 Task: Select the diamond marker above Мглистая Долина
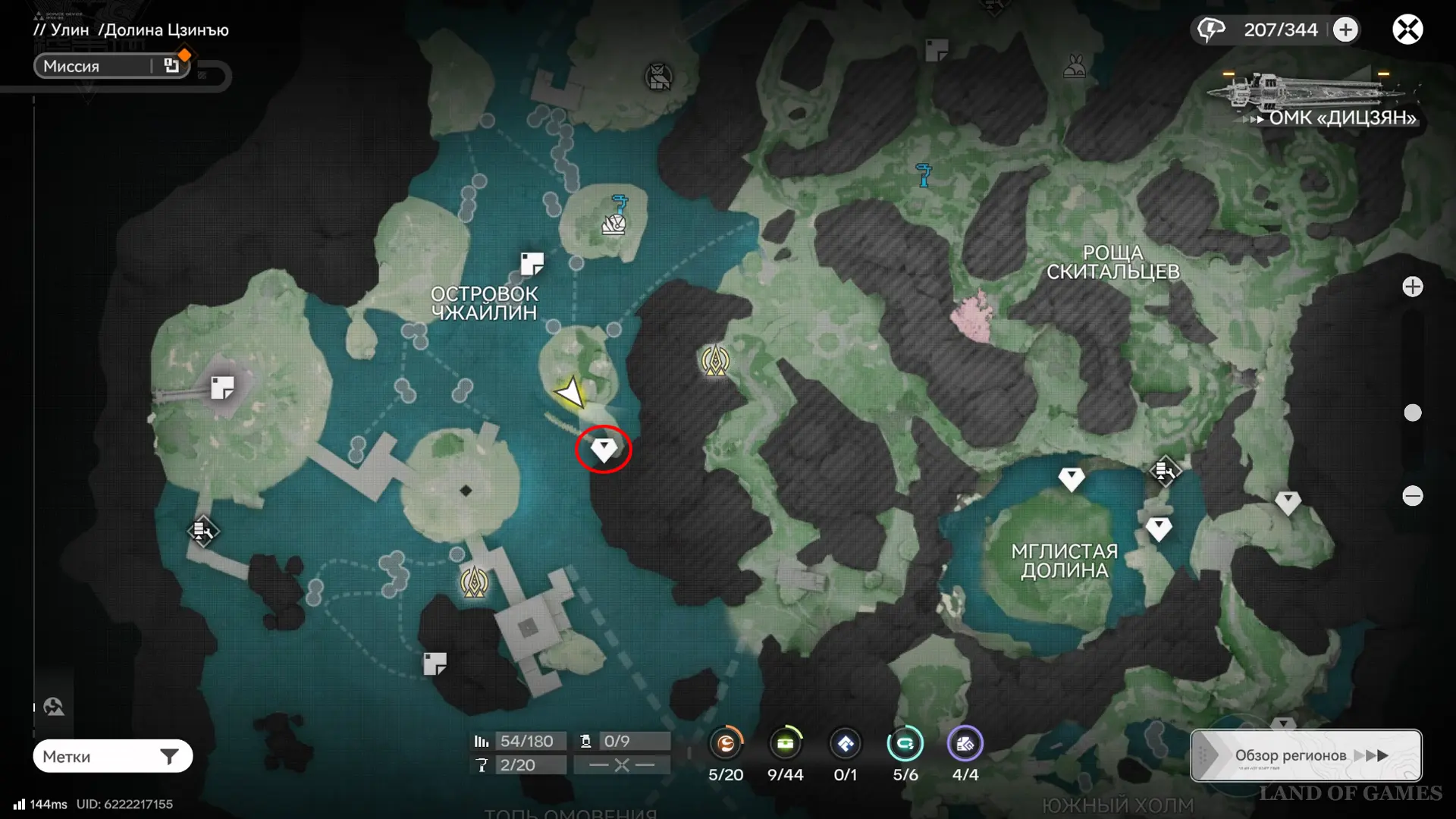pyautogui.click(x=1071, y=478)
